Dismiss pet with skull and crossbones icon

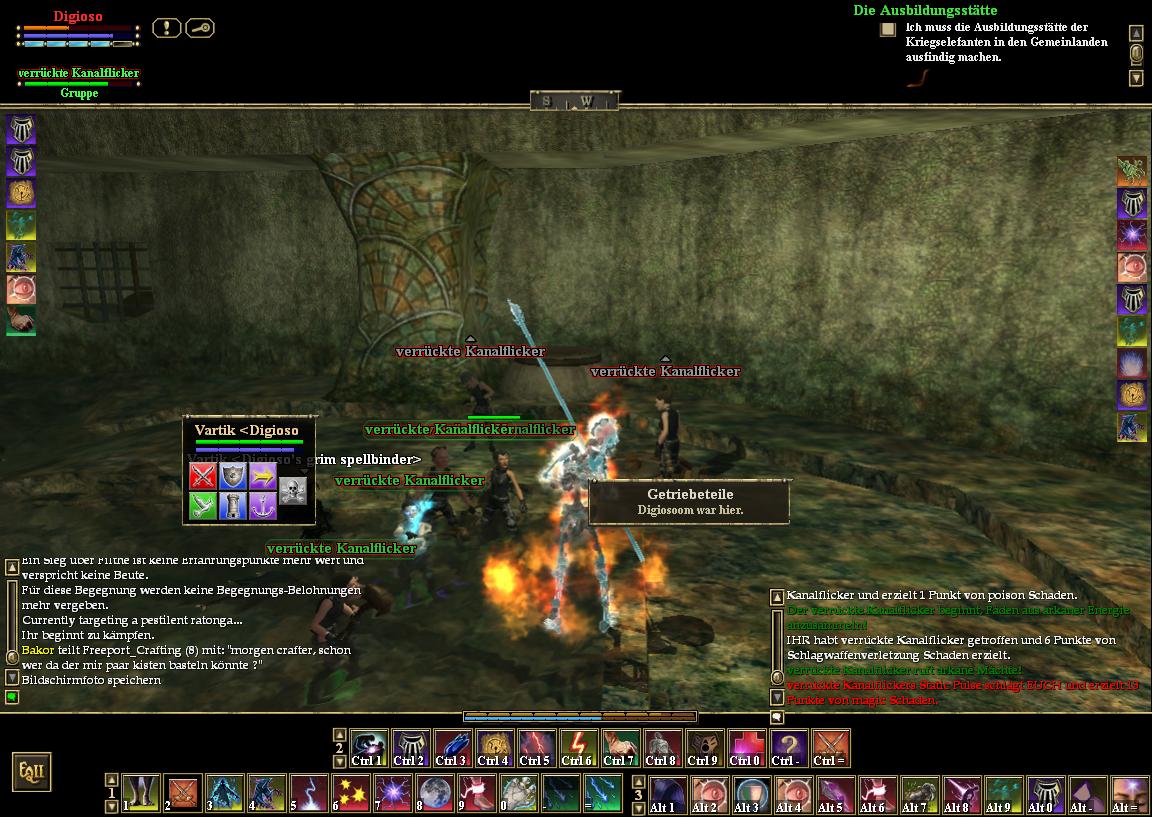[x=292, y=490]
